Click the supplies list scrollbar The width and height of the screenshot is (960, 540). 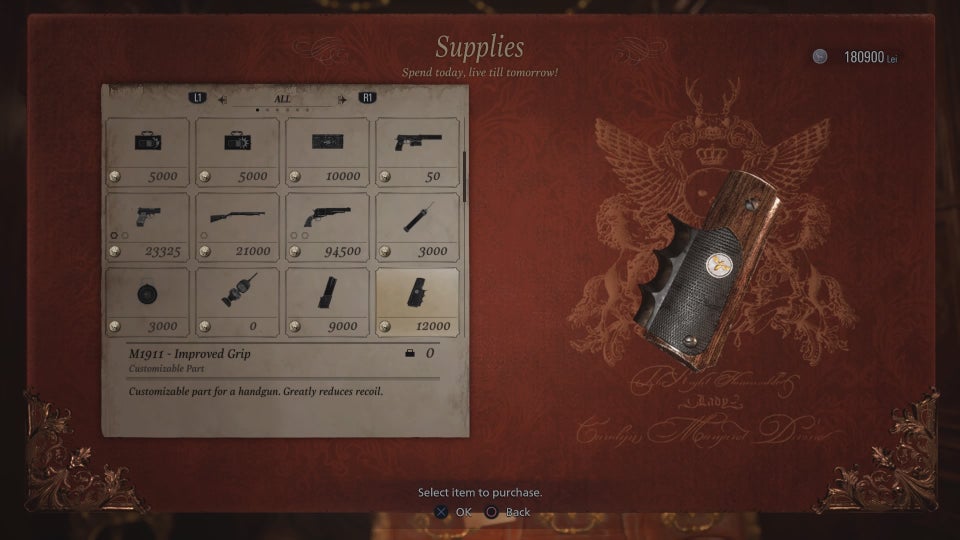464,176
